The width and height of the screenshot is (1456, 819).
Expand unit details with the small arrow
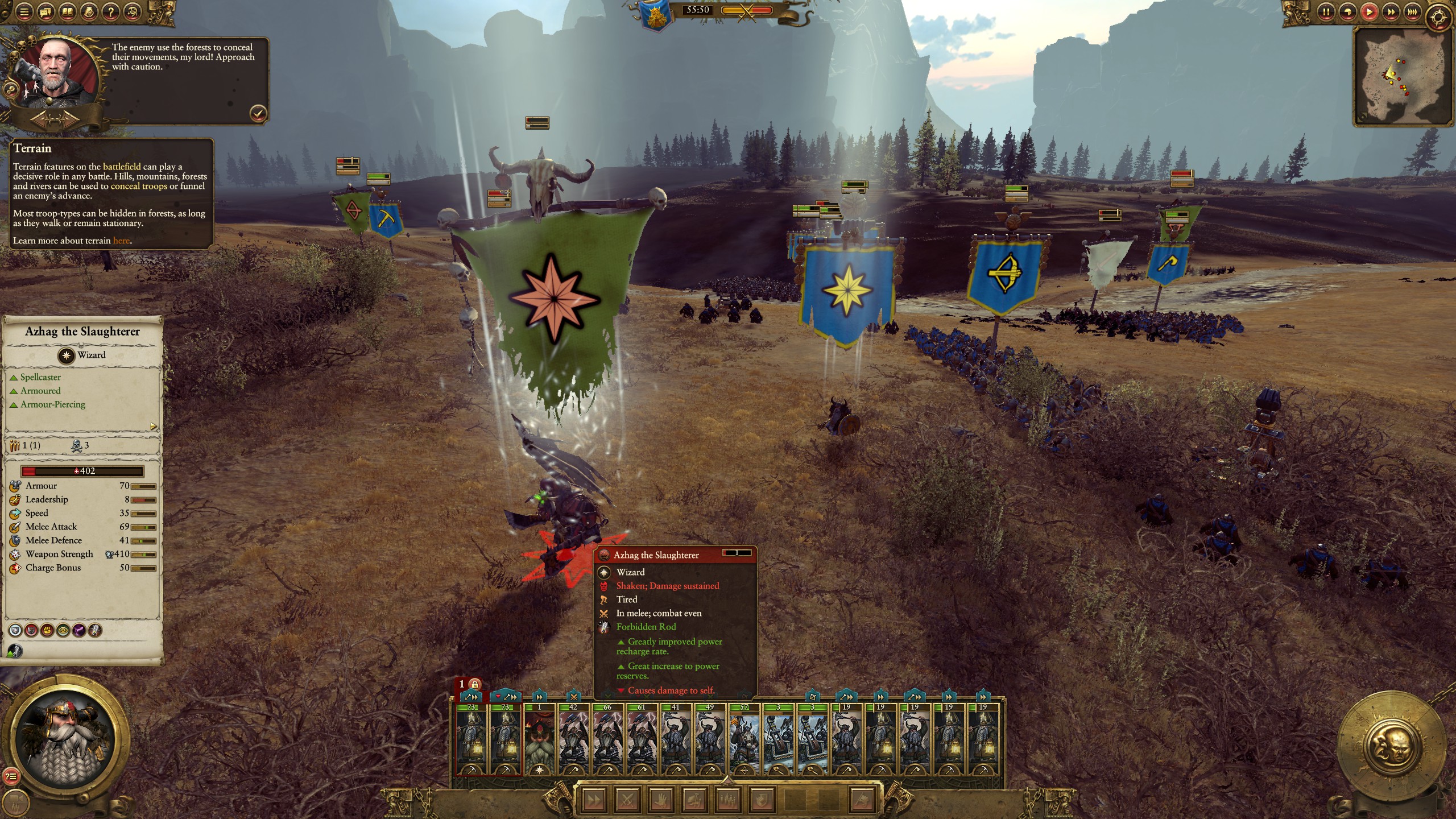(153, 427)
